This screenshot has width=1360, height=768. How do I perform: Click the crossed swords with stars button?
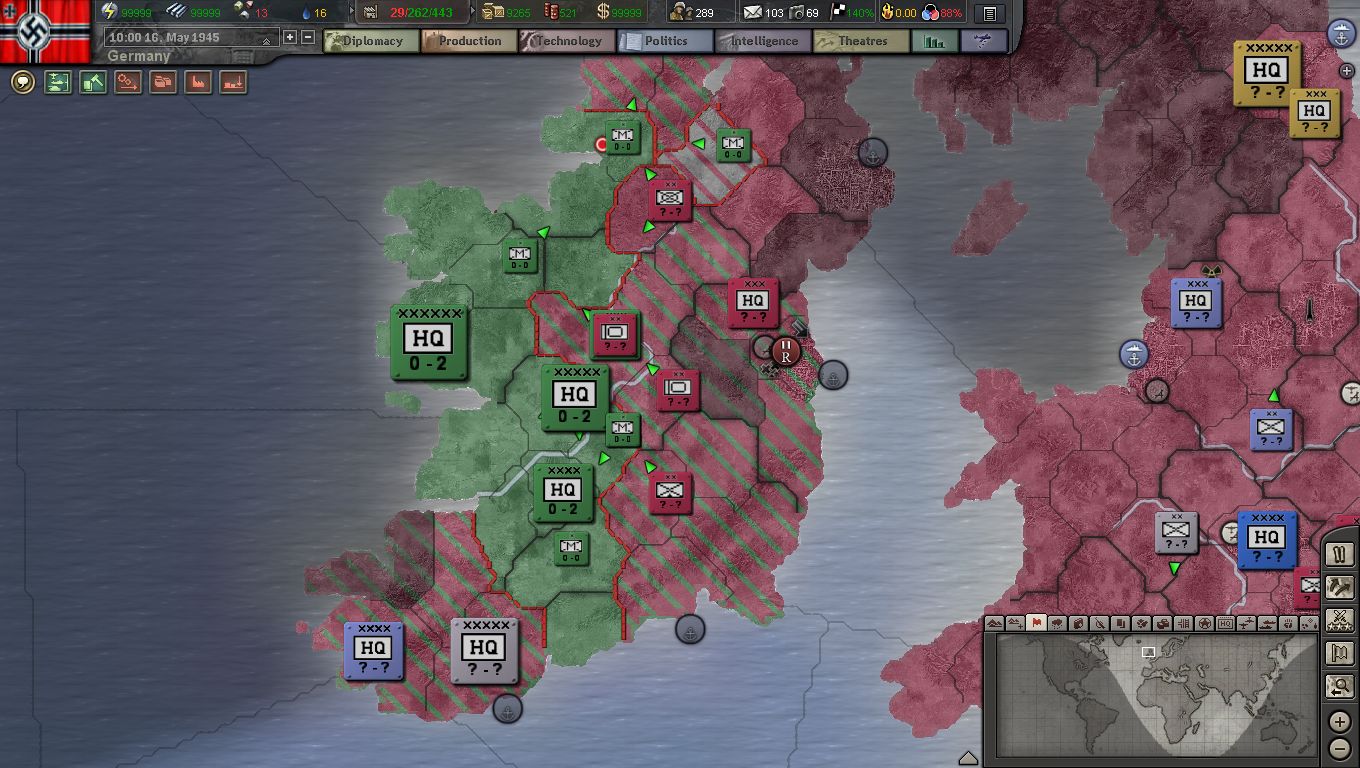click(1340, 620)
